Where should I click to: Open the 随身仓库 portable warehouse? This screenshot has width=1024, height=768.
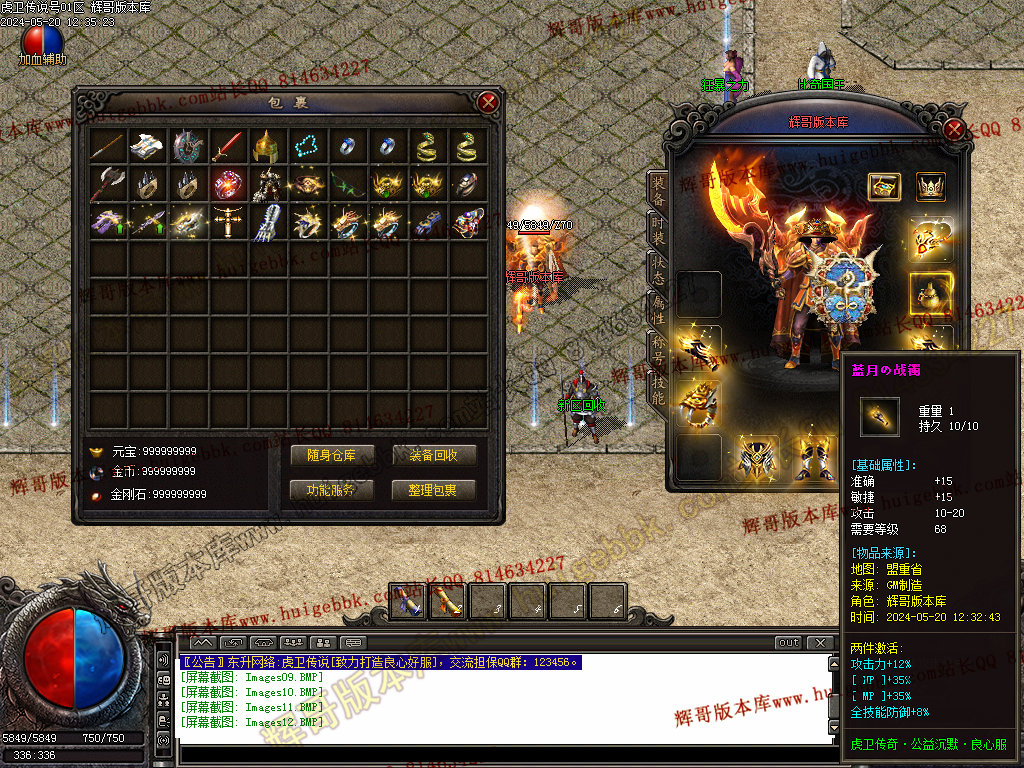331,456
